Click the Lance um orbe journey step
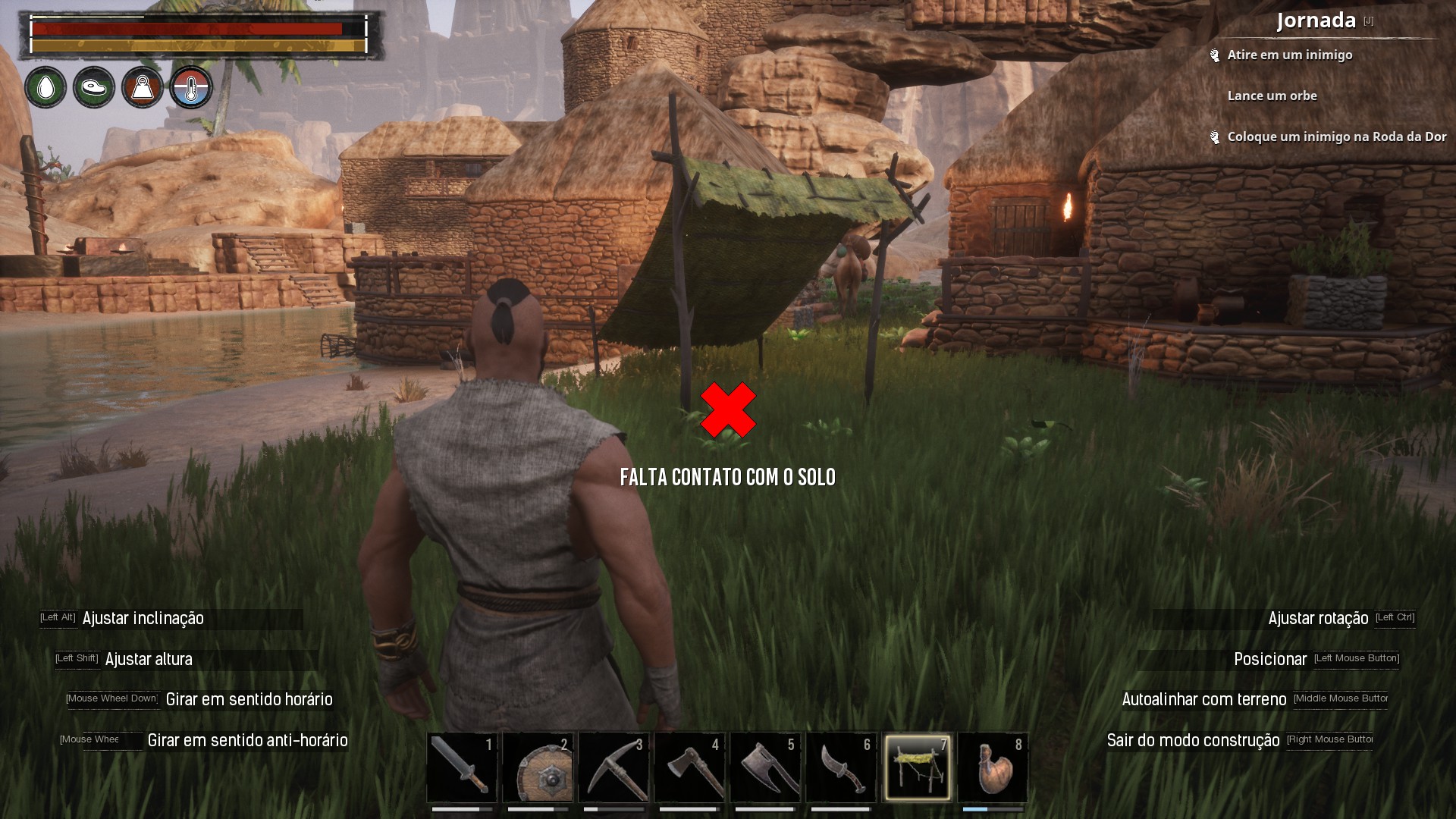1456x819 pixels. (1272, 96)
